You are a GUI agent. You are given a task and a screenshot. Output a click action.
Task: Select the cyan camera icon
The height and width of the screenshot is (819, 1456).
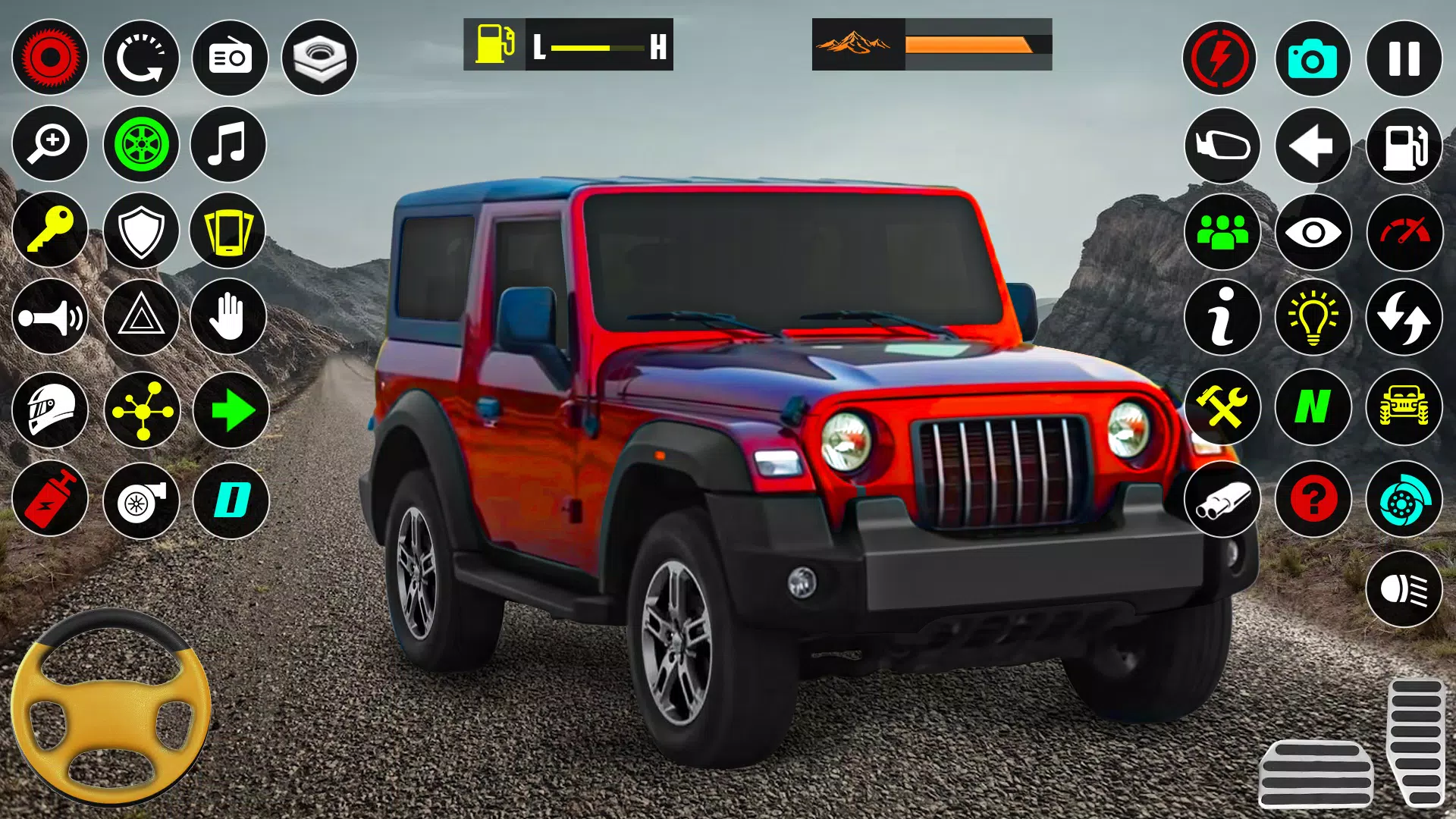(x=1313, y=58)
